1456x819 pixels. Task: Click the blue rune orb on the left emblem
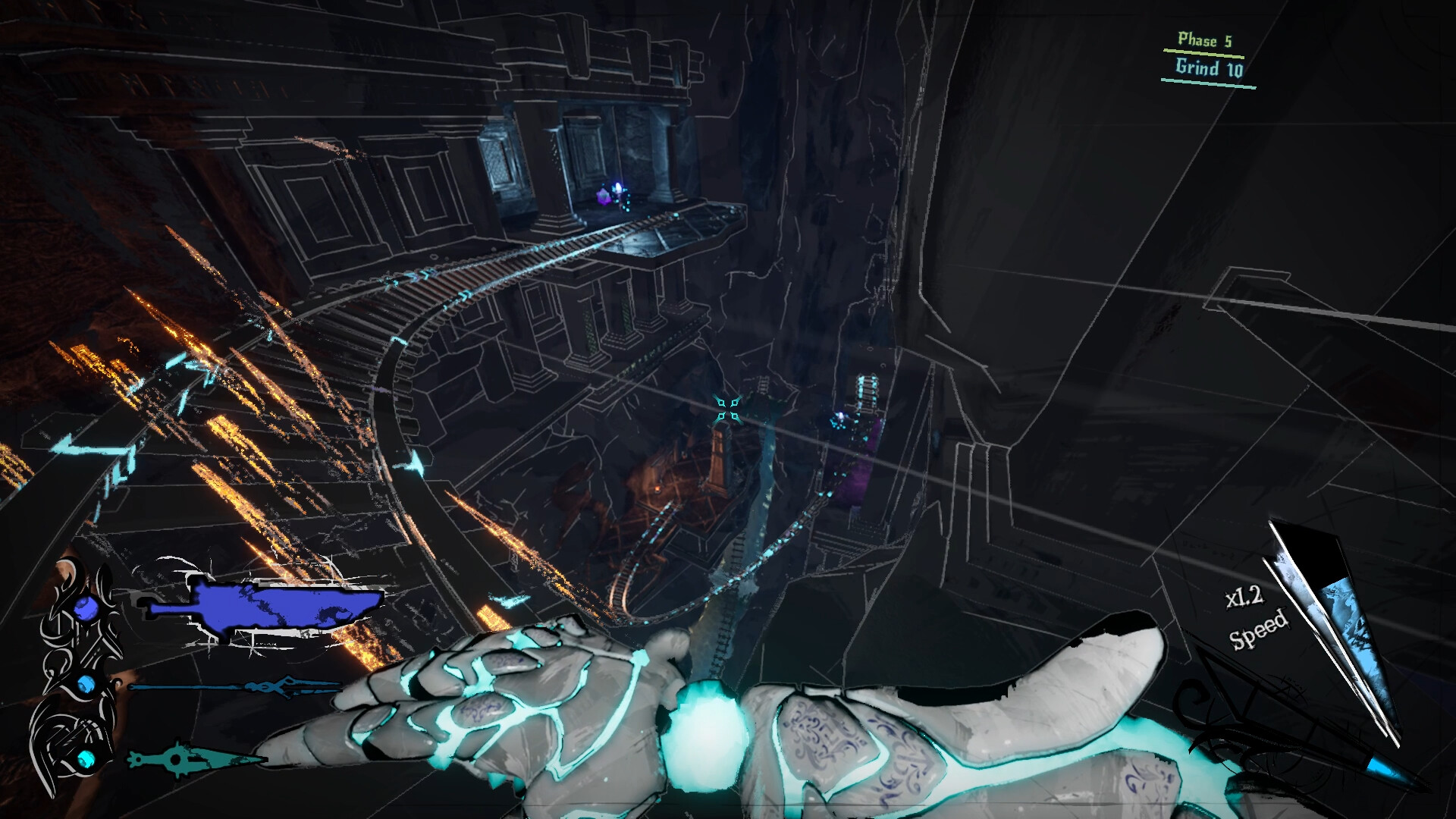pos(86,608)
